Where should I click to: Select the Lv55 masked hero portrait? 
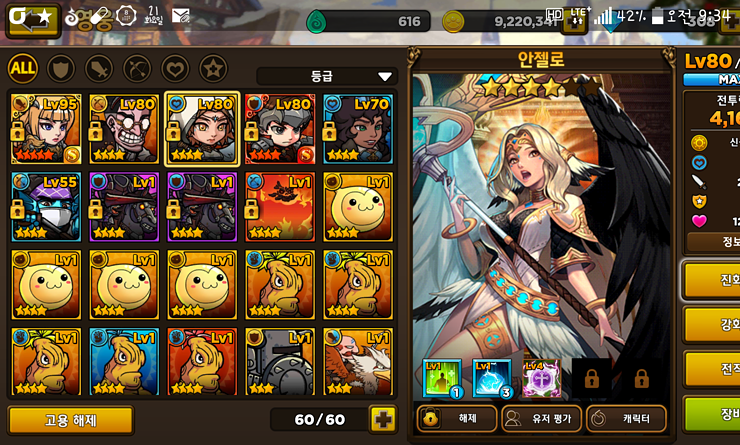click(x=46, y=206)
